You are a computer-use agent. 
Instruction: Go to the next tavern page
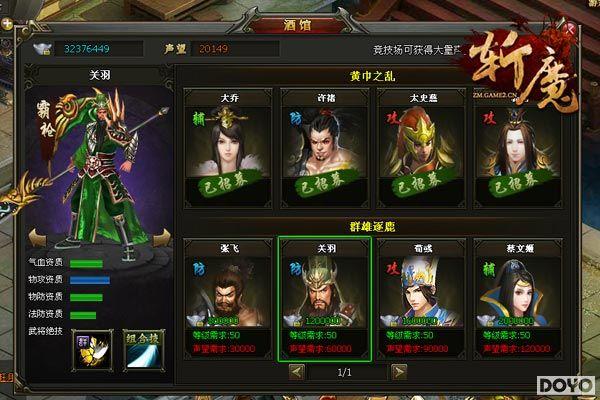(x=398, y=371)
